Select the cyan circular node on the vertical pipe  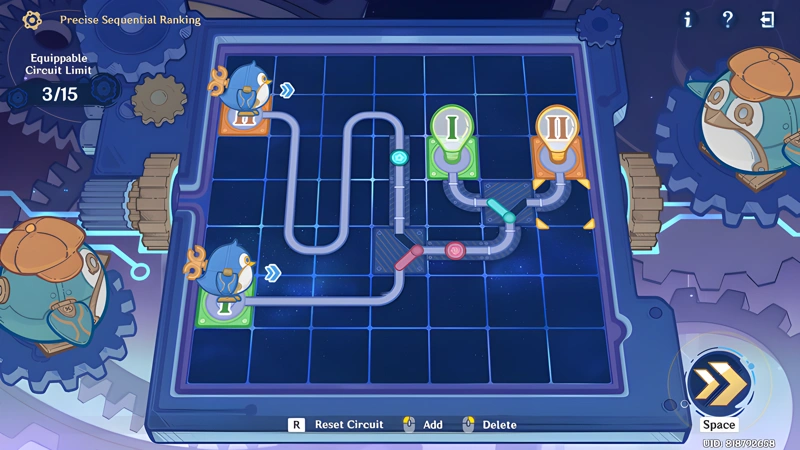pos(399,157)
